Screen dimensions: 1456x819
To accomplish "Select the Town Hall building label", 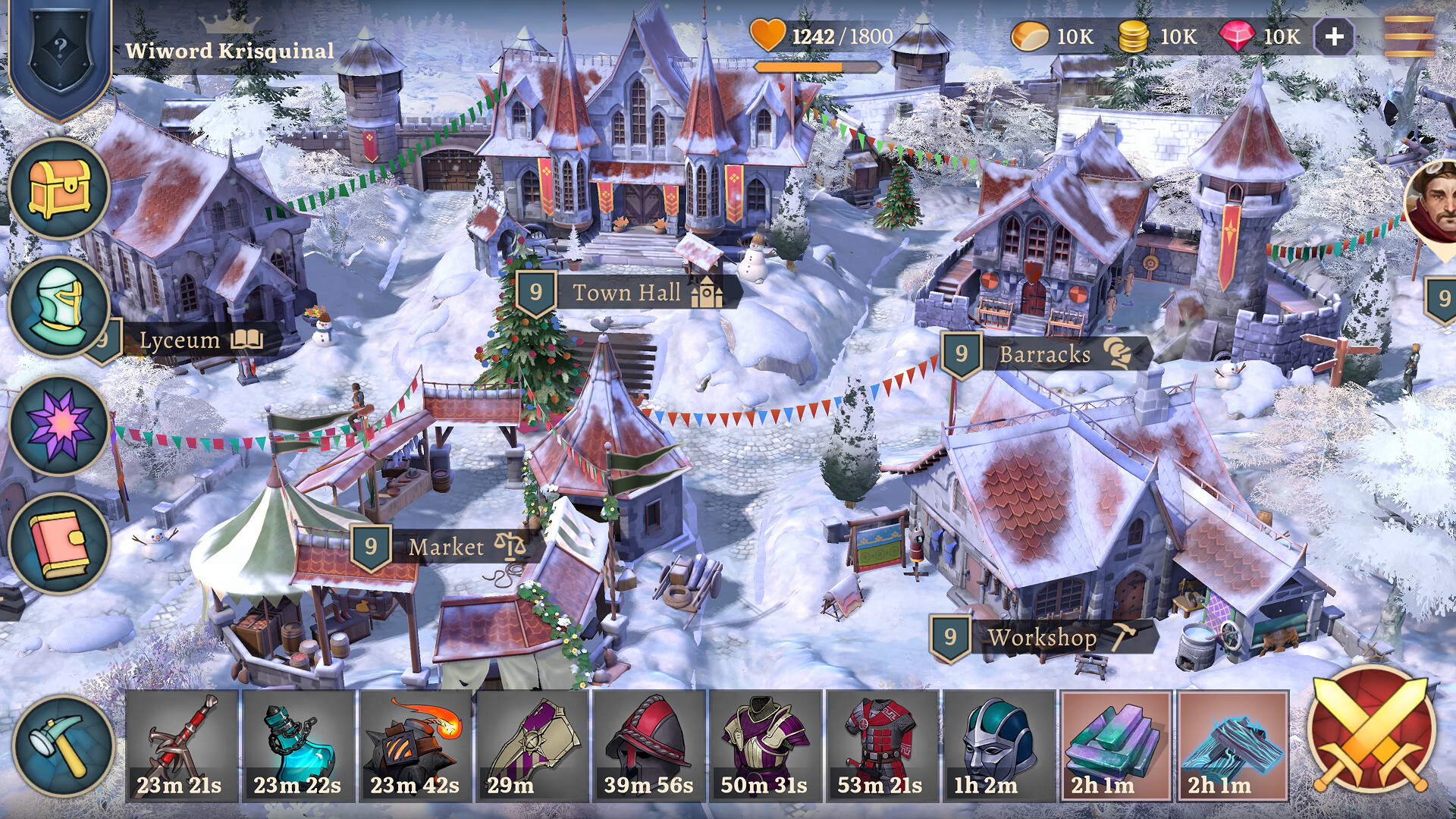I will pyautogui.click(x=626, y=293).
